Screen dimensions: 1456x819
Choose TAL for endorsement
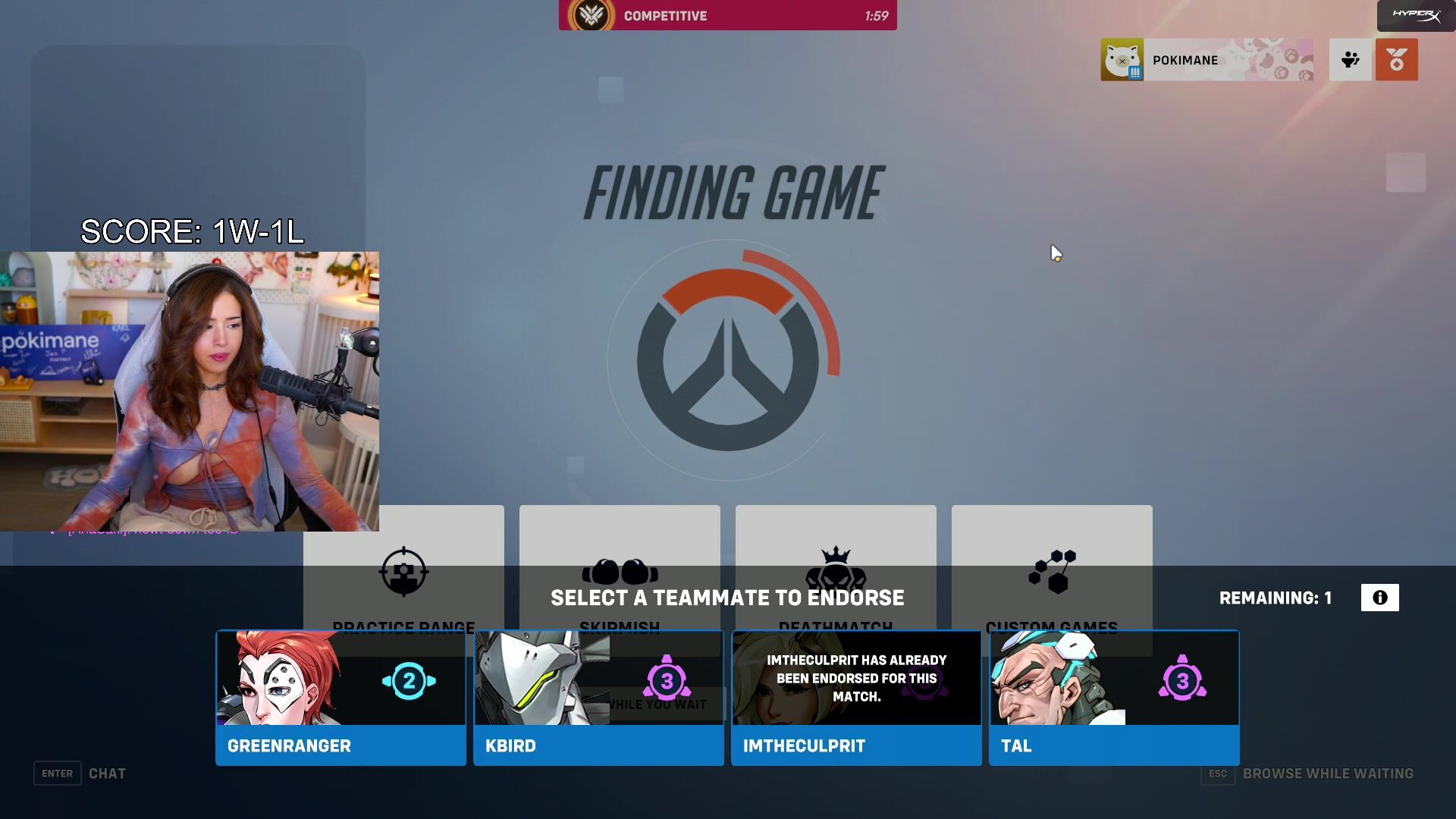click(x=1114, y=698)
